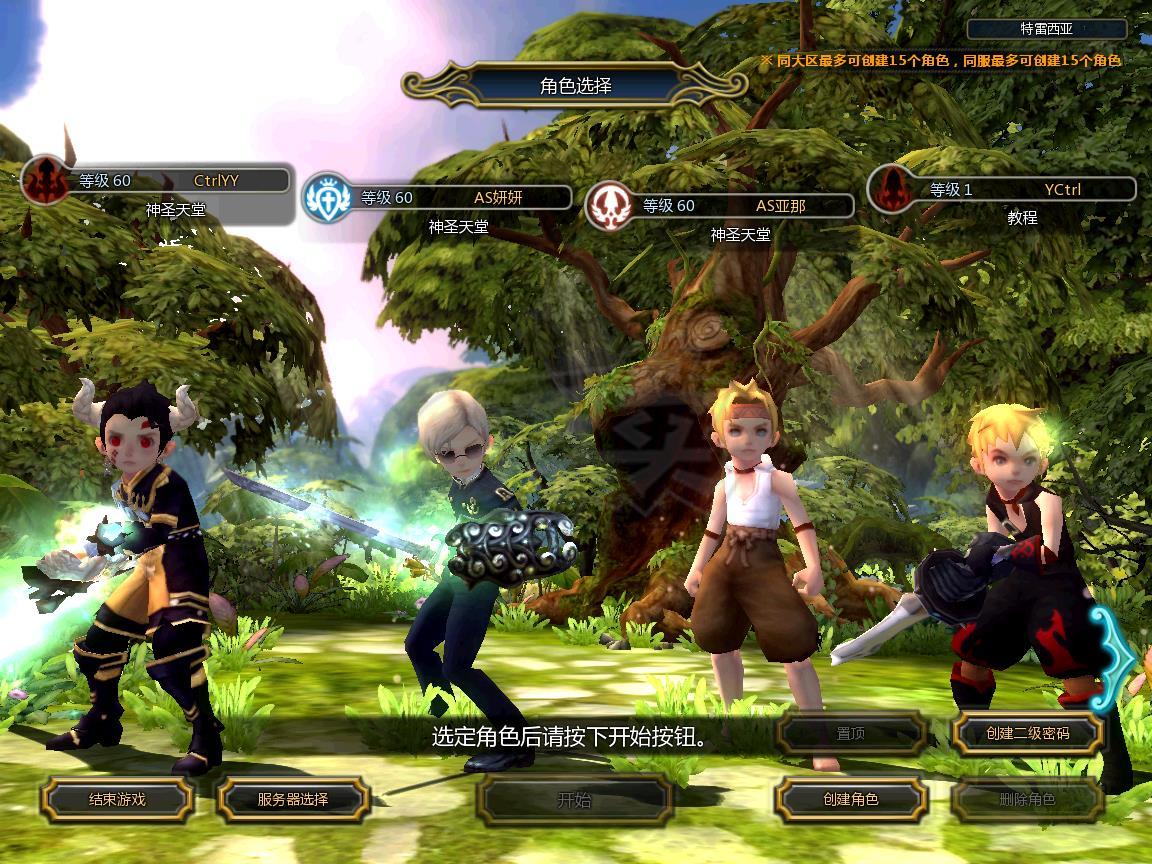Click the 删除角色 (Delete Character) button
The height and width of the screenshot is (864, 1152).
coord(1027,799)
